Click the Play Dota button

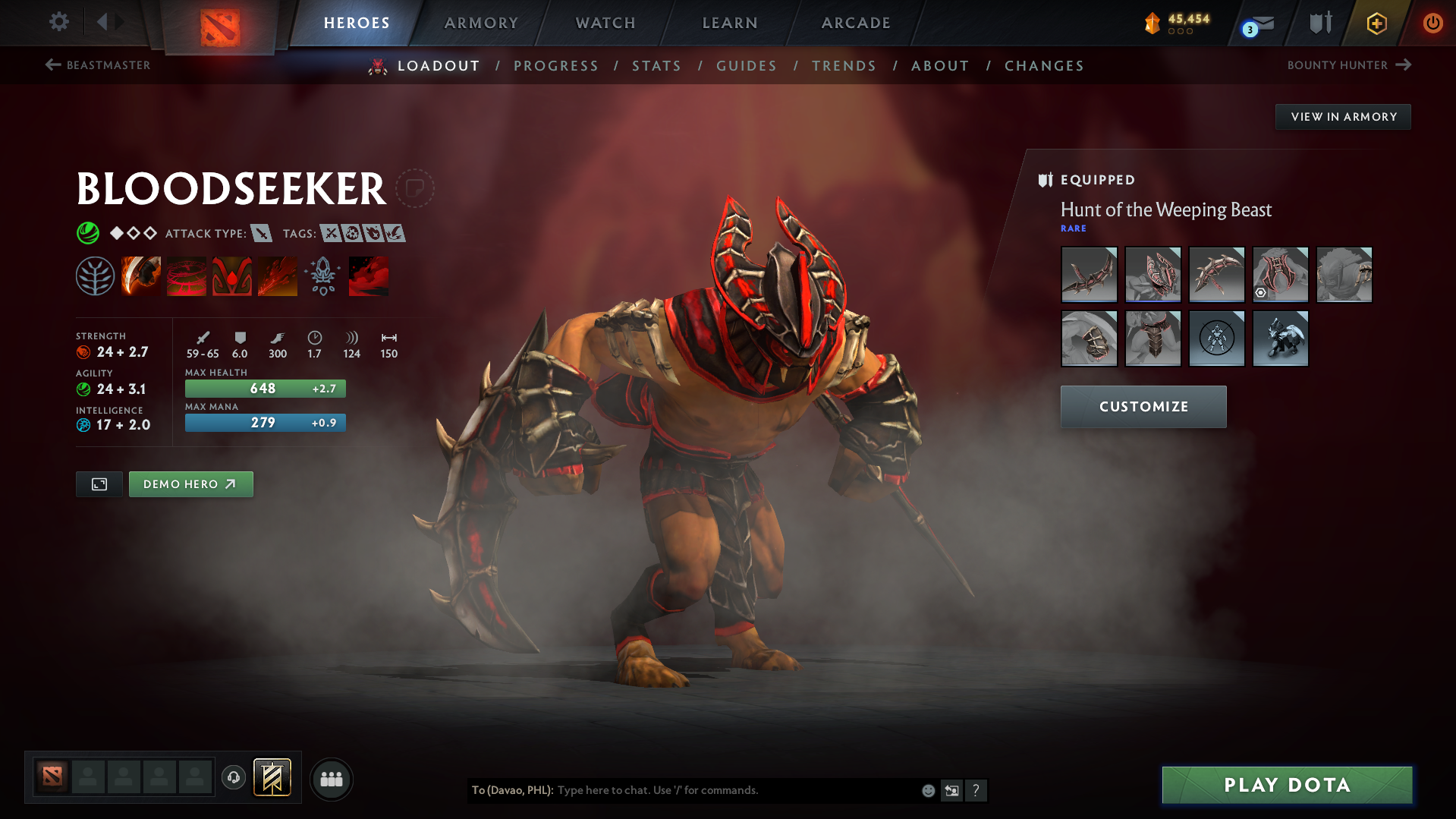[x=1287, y=785]
